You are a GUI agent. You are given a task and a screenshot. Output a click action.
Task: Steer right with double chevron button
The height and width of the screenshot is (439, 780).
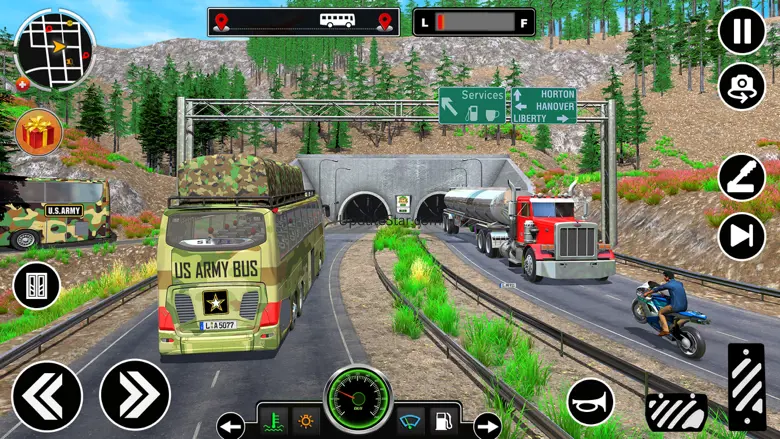click(135, 395)
